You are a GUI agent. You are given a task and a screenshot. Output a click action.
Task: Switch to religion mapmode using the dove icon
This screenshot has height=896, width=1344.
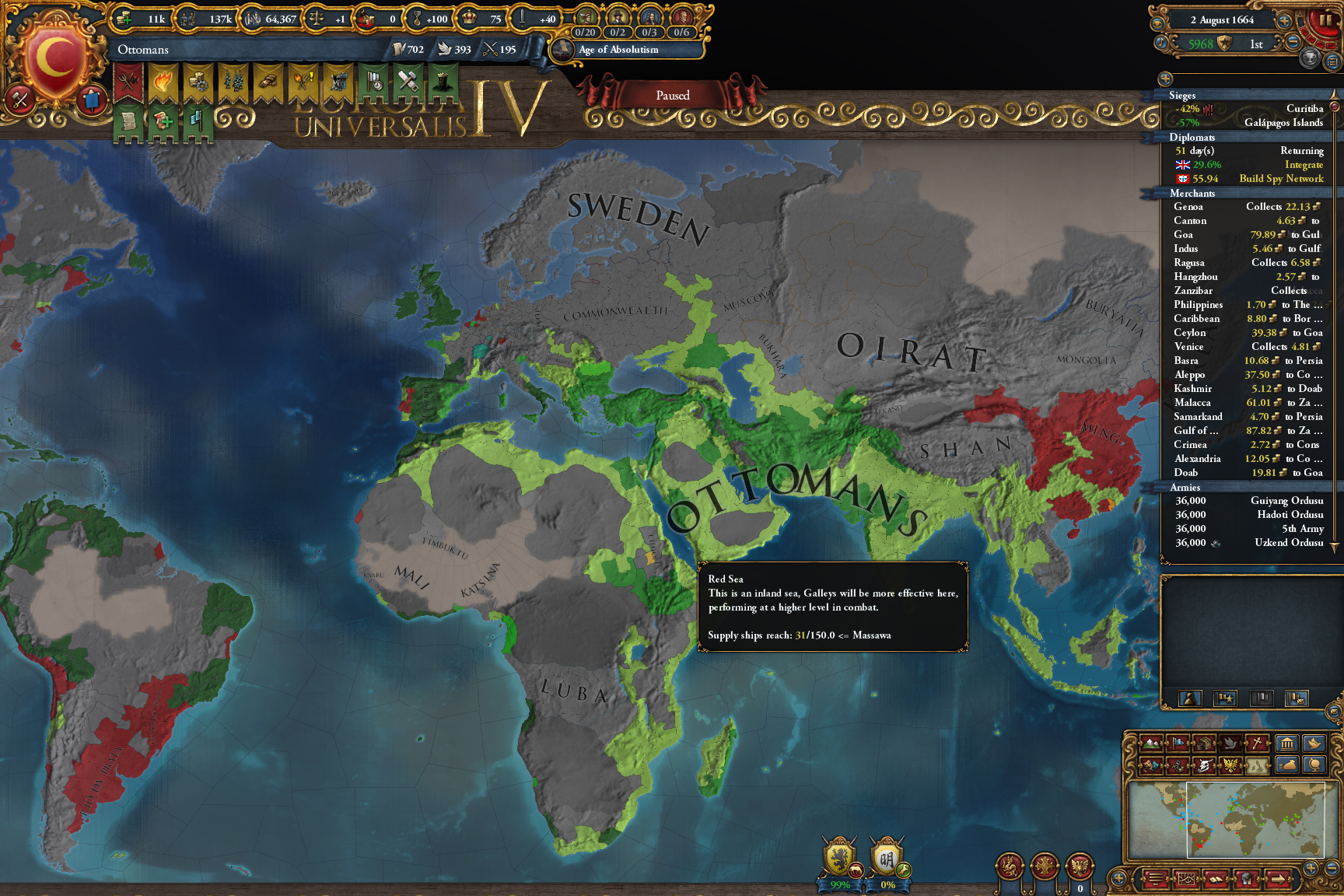point(1230,744)
